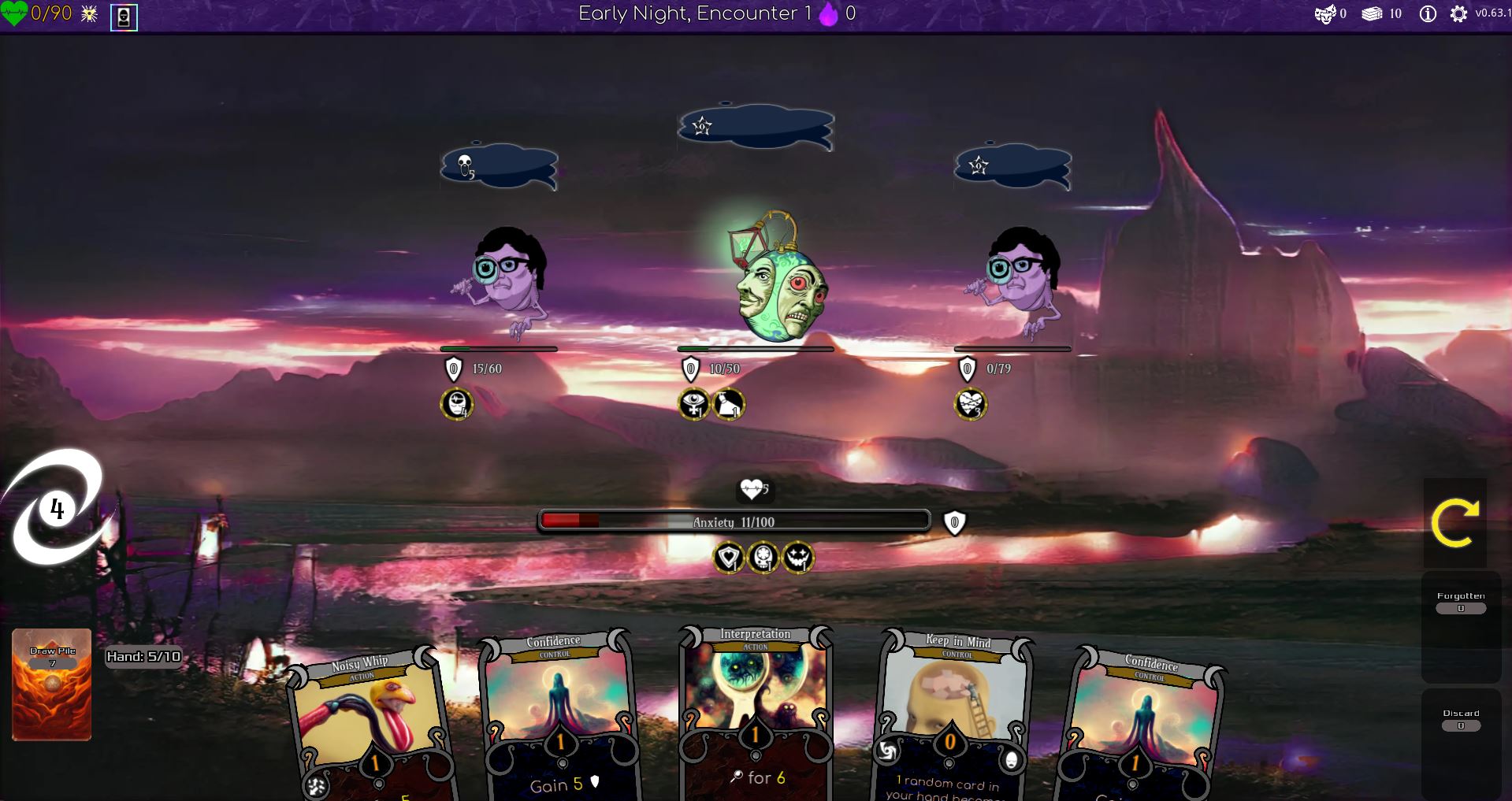This screenshot has width=1512, height=801.
Task: Expand the left enemy's intent bubble
Action: (496, 165)
